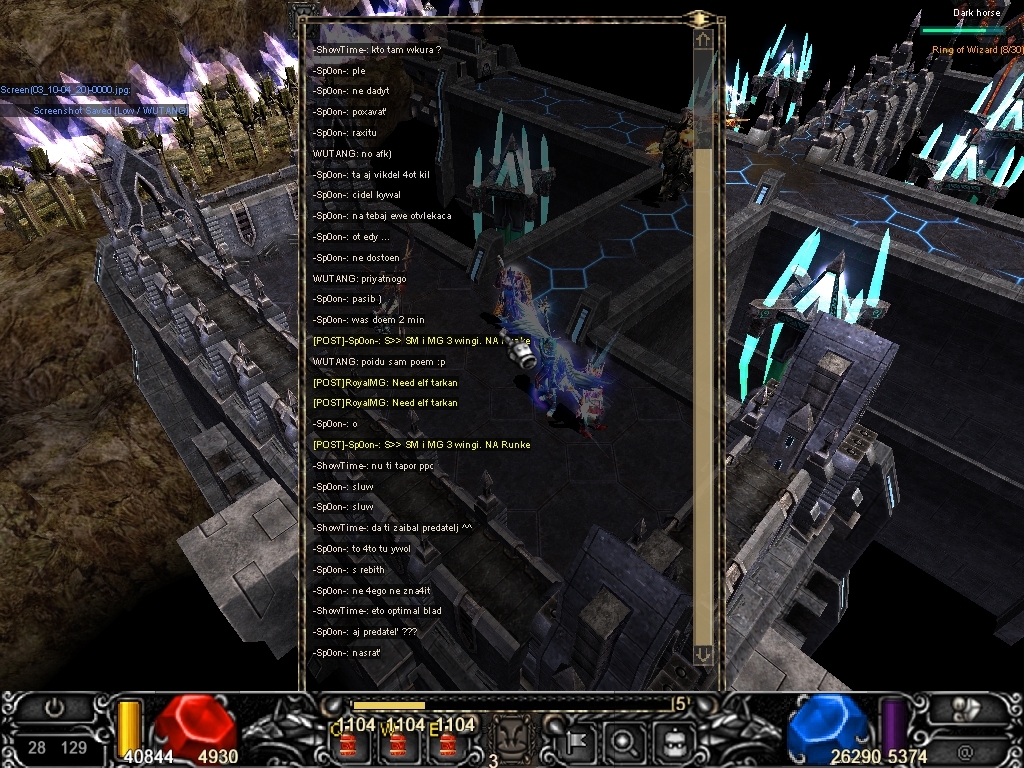Click the magnifying glass icon button
The image size is (1024, 768).
click(x=623, y=741)
